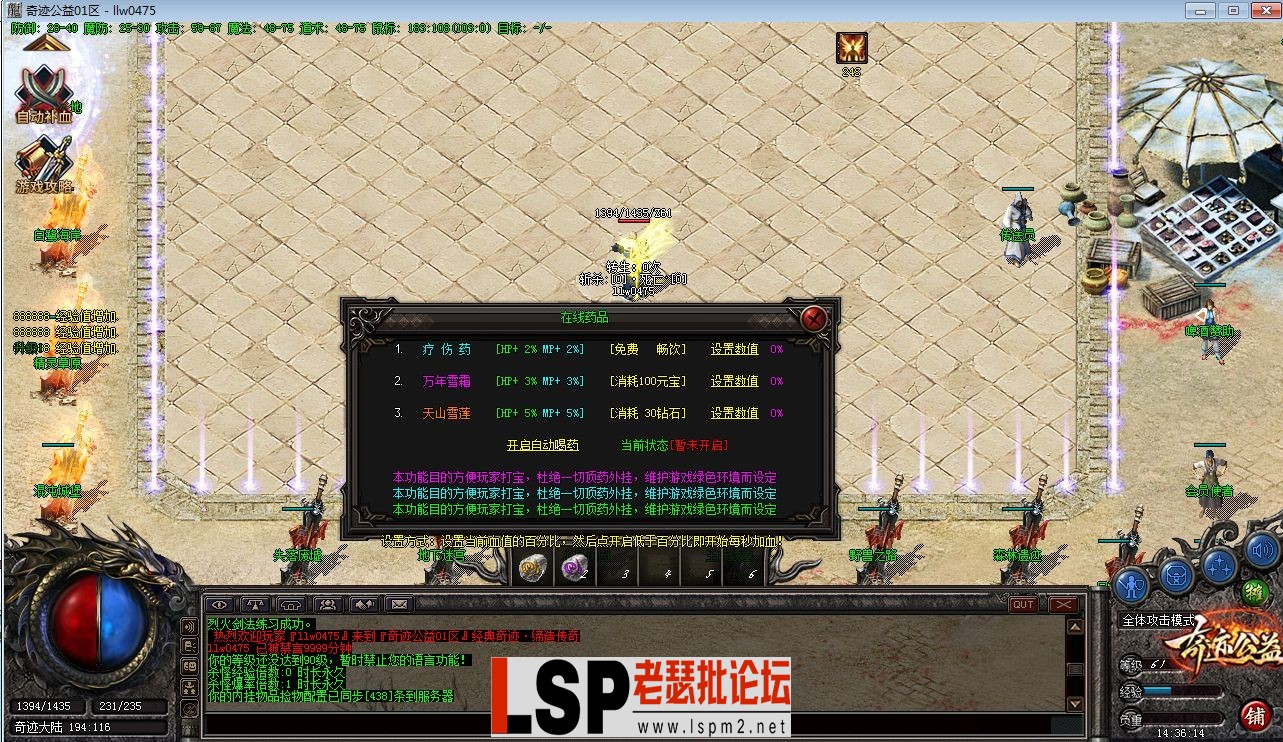The height and width of the screenshot is (742, 1283).
Task: Select the eye icon in the chat toolbar
Action: tap(219, 604)
